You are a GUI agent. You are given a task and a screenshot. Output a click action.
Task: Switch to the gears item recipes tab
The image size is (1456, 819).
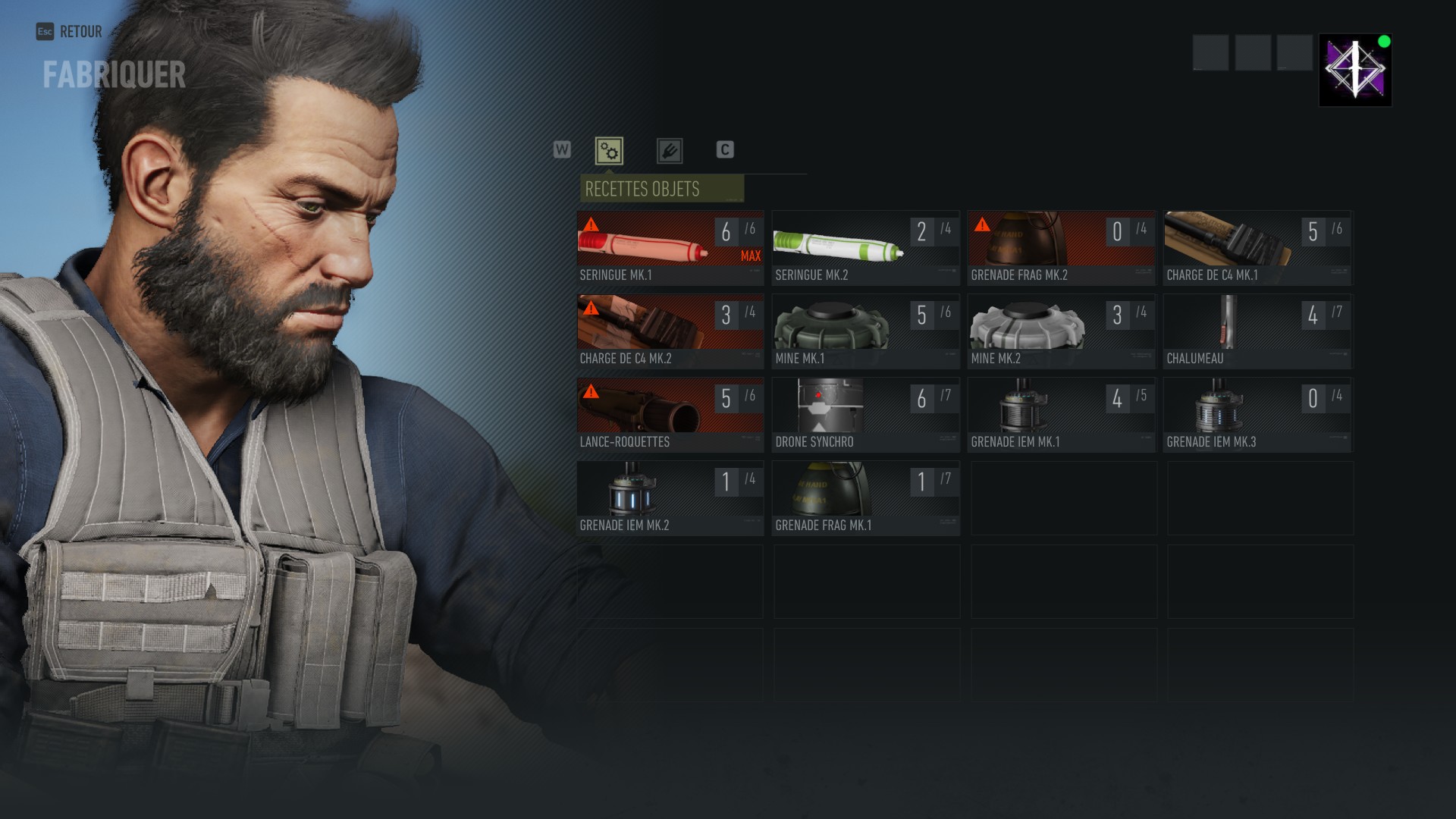coord(609,151)
